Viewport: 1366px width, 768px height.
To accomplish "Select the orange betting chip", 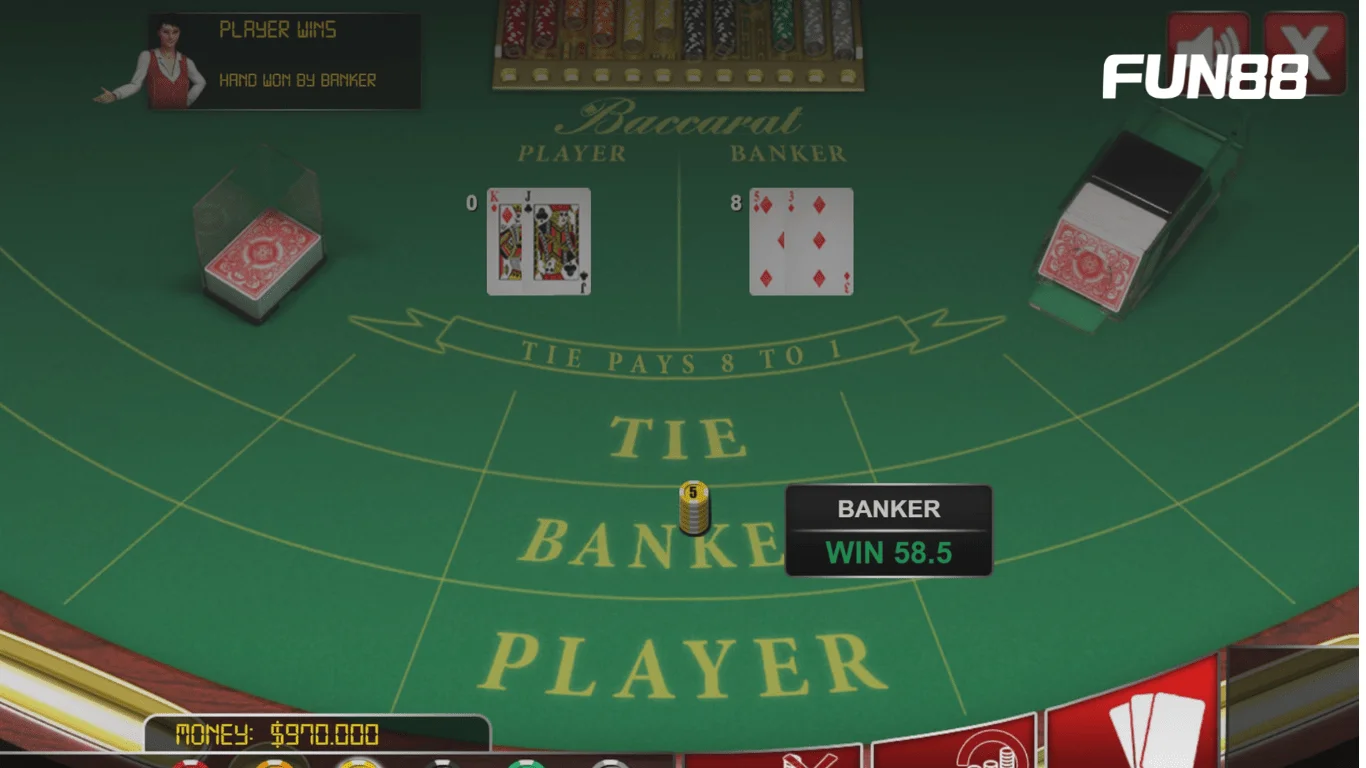I will point(275,764).
